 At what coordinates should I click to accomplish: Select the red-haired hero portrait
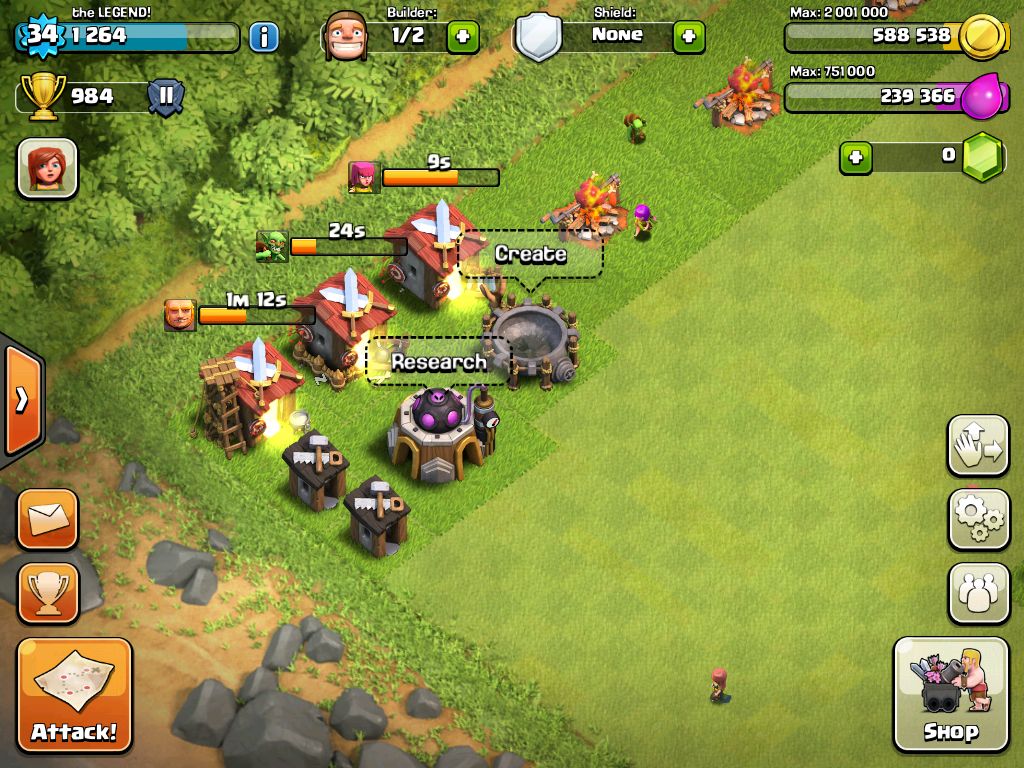click(x=47, y=168)
